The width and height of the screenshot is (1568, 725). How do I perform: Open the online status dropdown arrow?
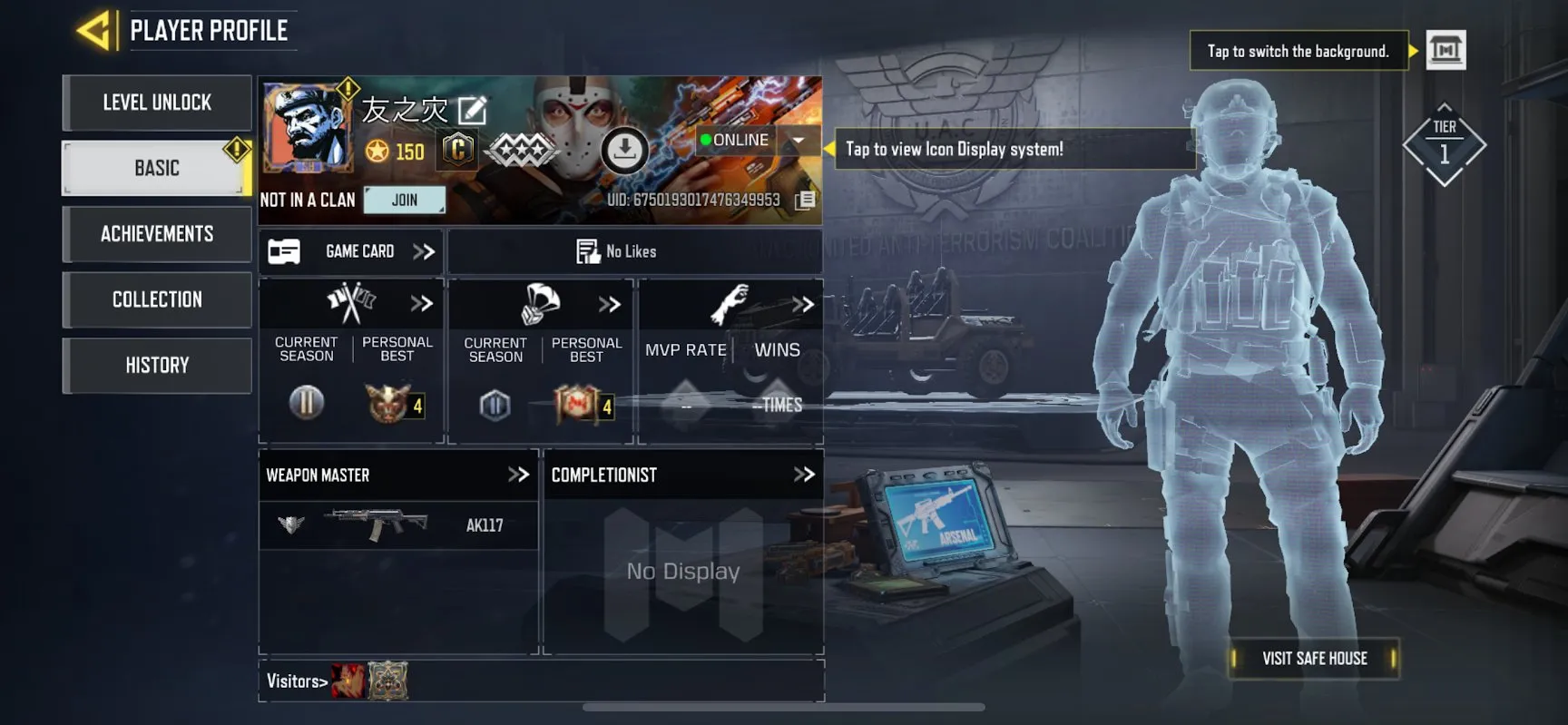tap(799, 141)
